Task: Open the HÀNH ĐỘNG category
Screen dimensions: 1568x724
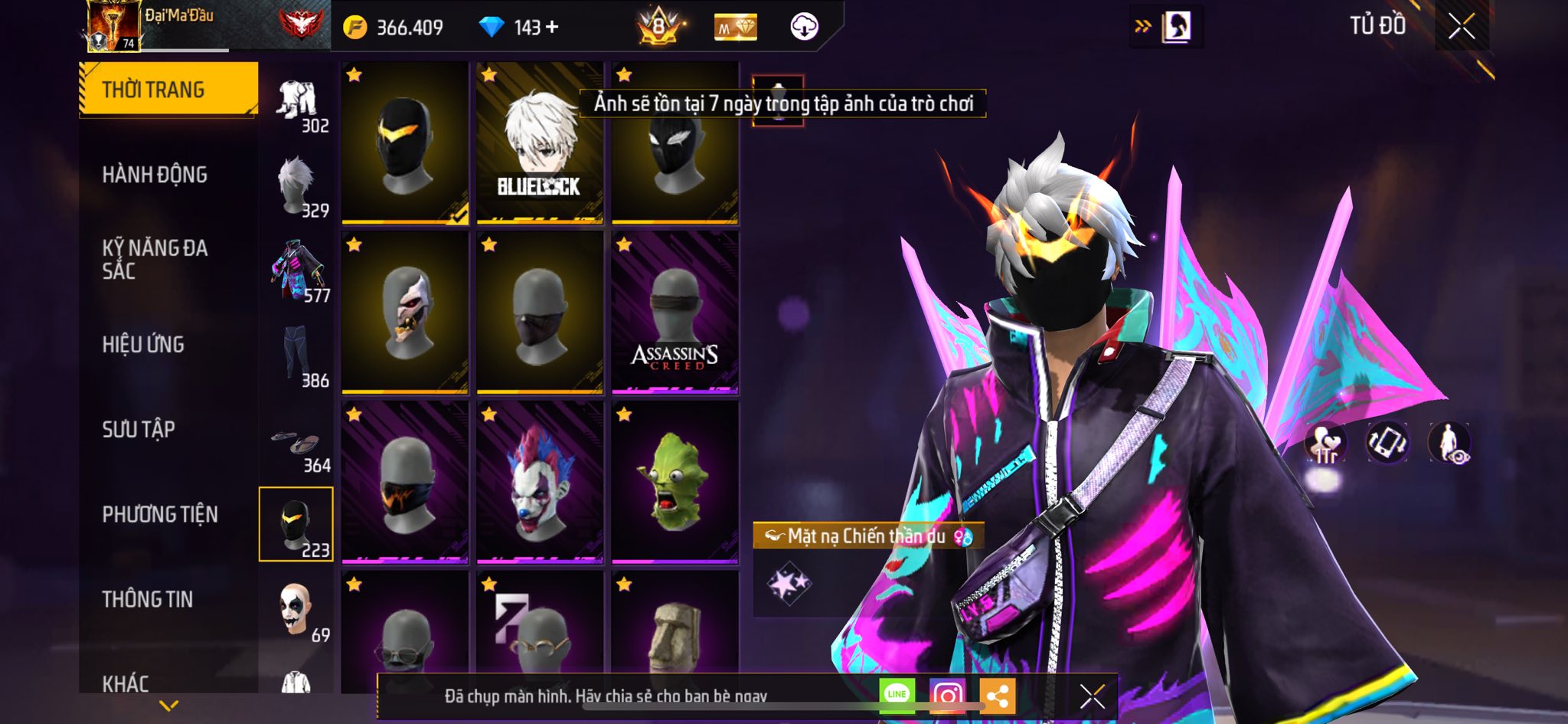Action: click(155, 175)
